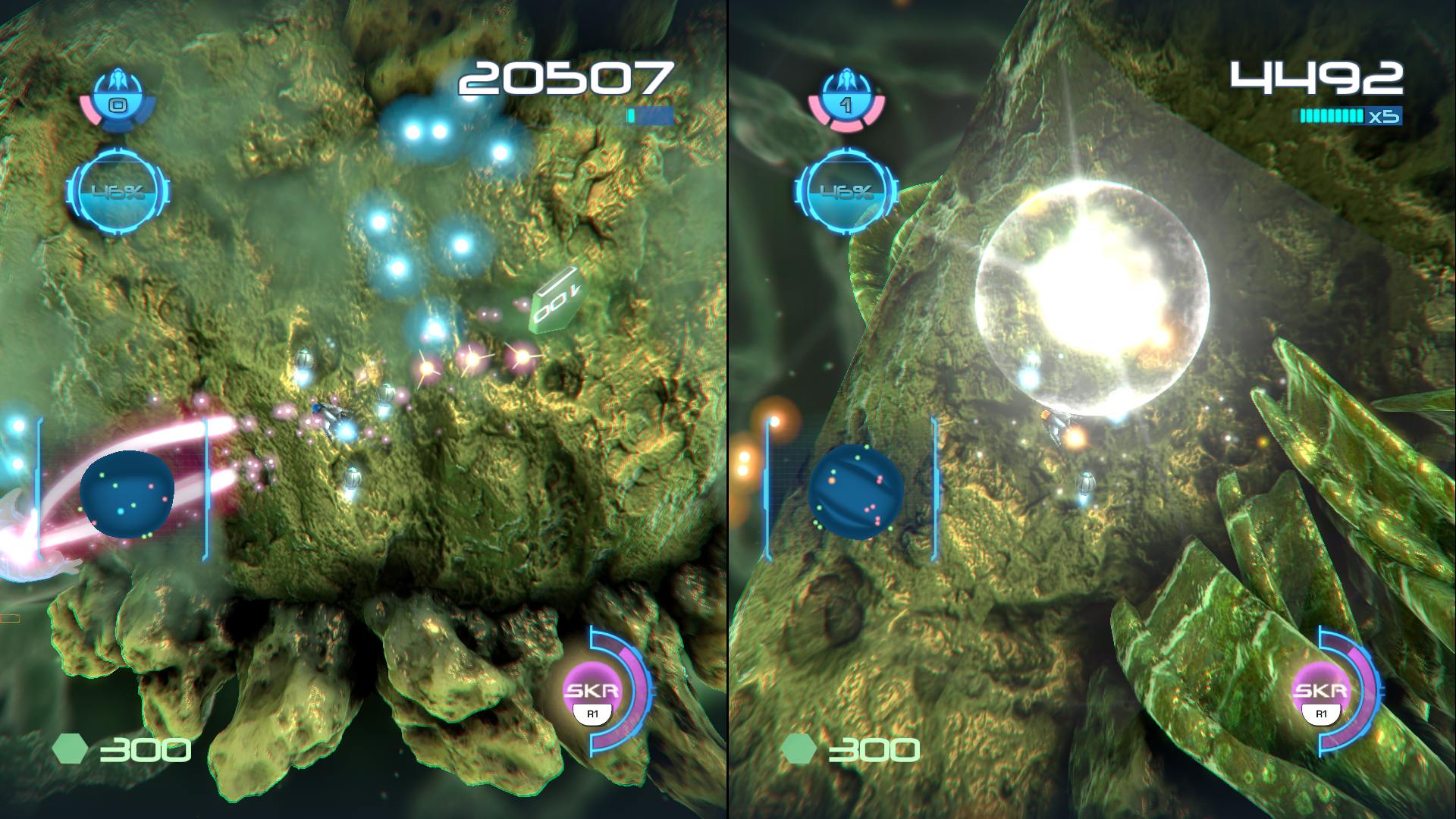
Task: Click the segmented multiplier meter beside x5
Action: (1331, 115)
